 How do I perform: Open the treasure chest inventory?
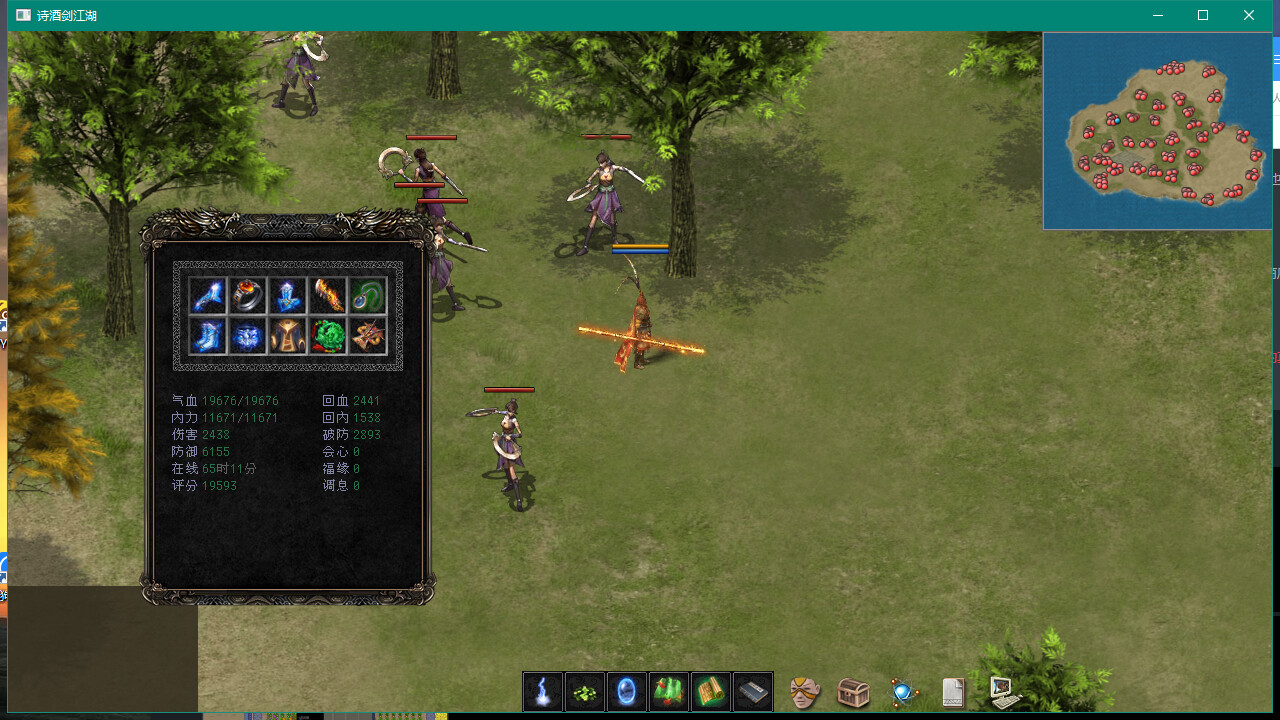[x=853, y=692]
